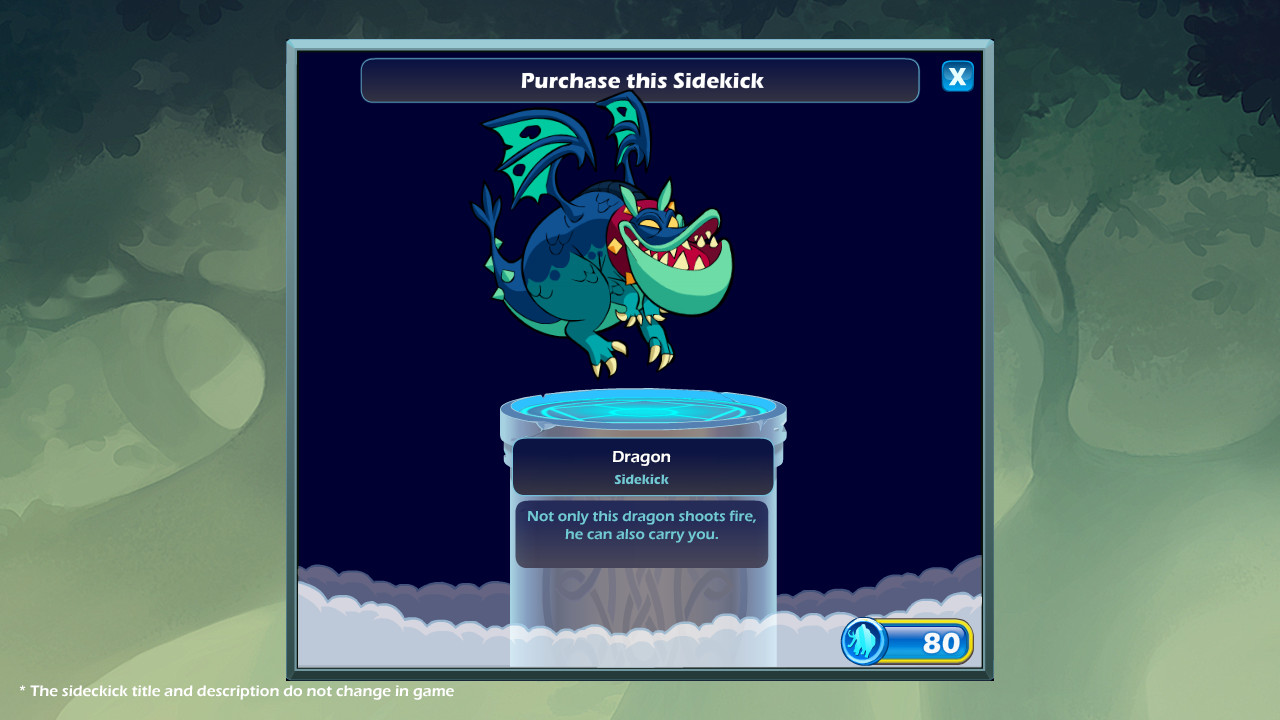Image resolution: width=1280 pixels, height=720 pixels.
Task: Click the mammoth coin currency icon
Action: point(866,643)
